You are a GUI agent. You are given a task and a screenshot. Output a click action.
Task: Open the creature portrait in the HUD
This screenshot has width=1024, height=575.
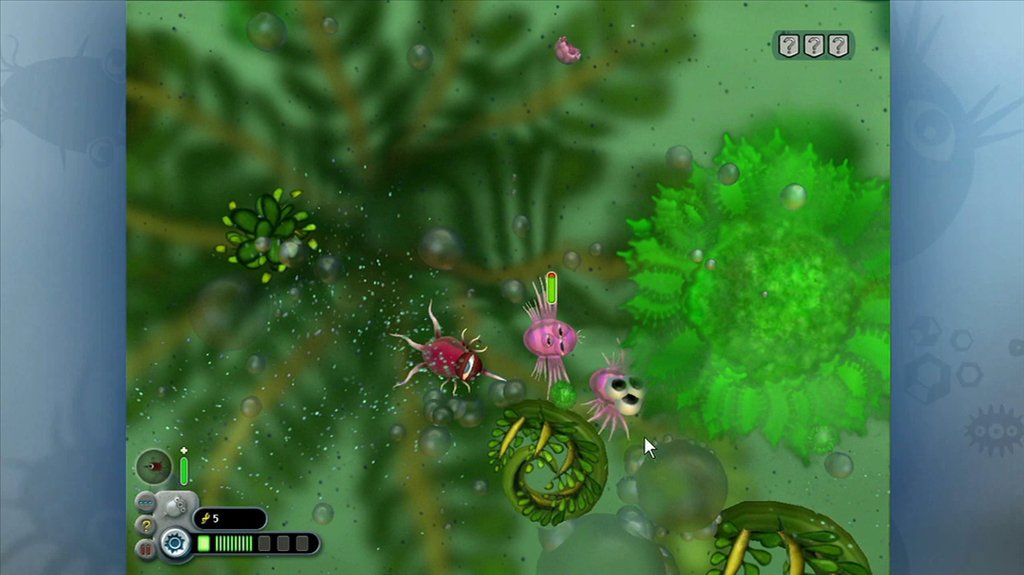click(x=154, y=467)
